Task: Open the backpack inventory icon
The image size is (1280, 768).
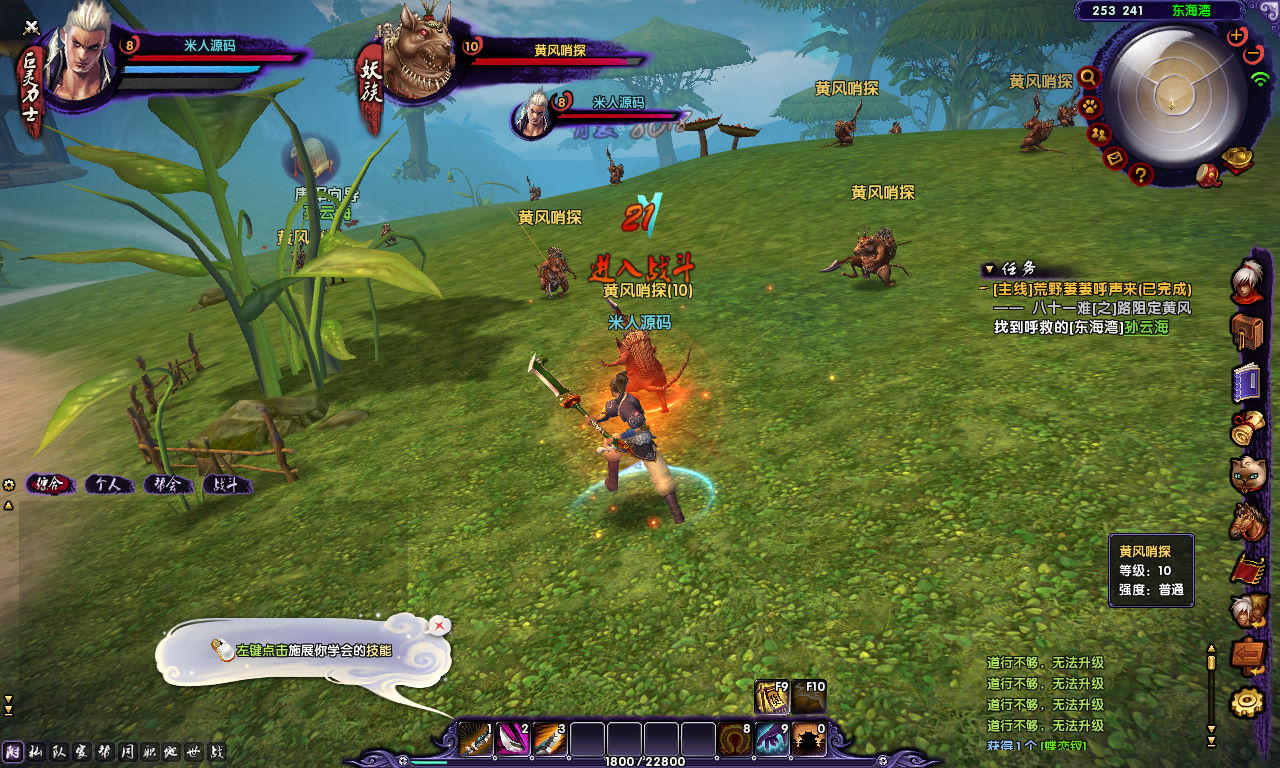Action: point(1247,331)
